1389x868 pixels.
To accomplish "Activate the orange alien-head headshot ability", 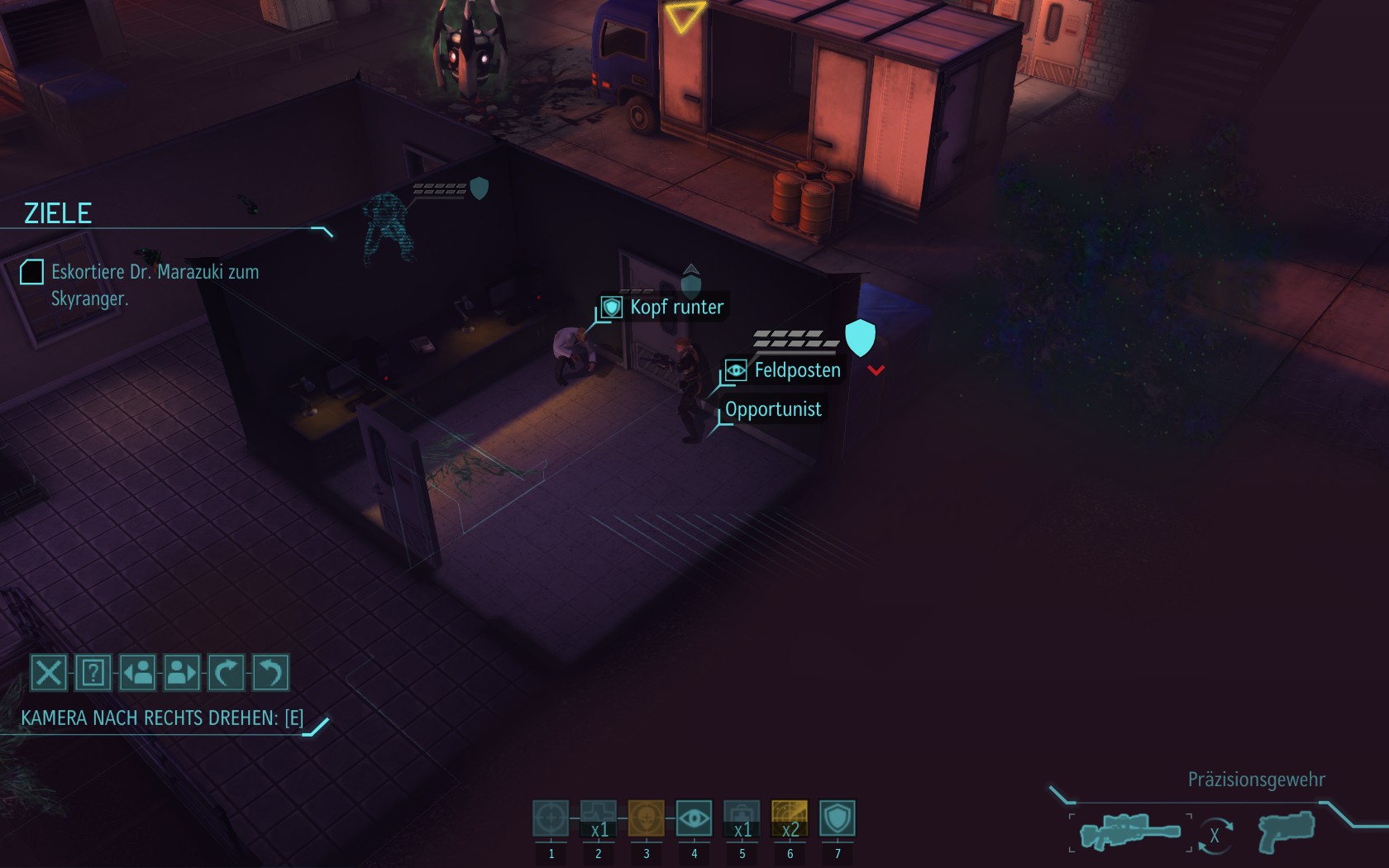I will (647, 818).
